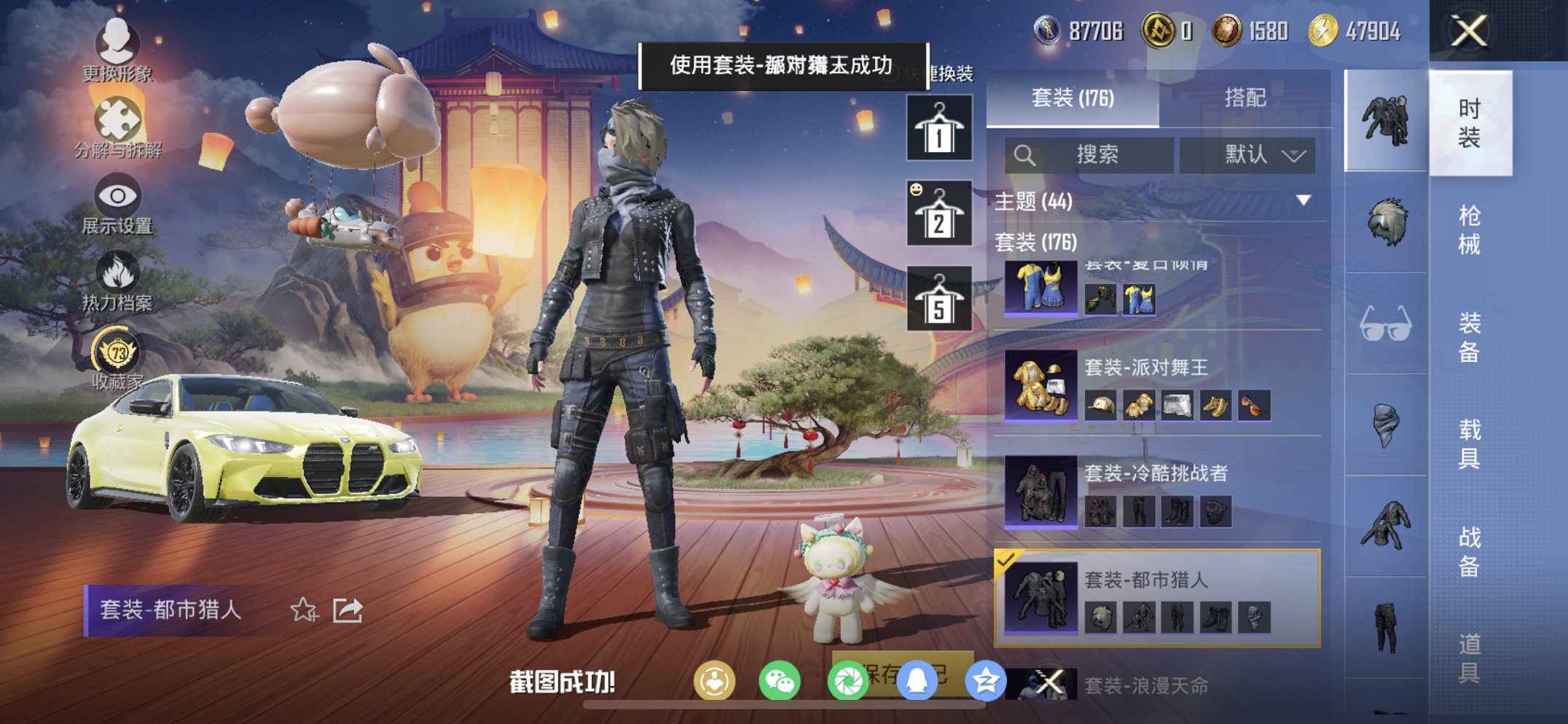Open 展示设置 via the eye icon

(x=119, y=197)
